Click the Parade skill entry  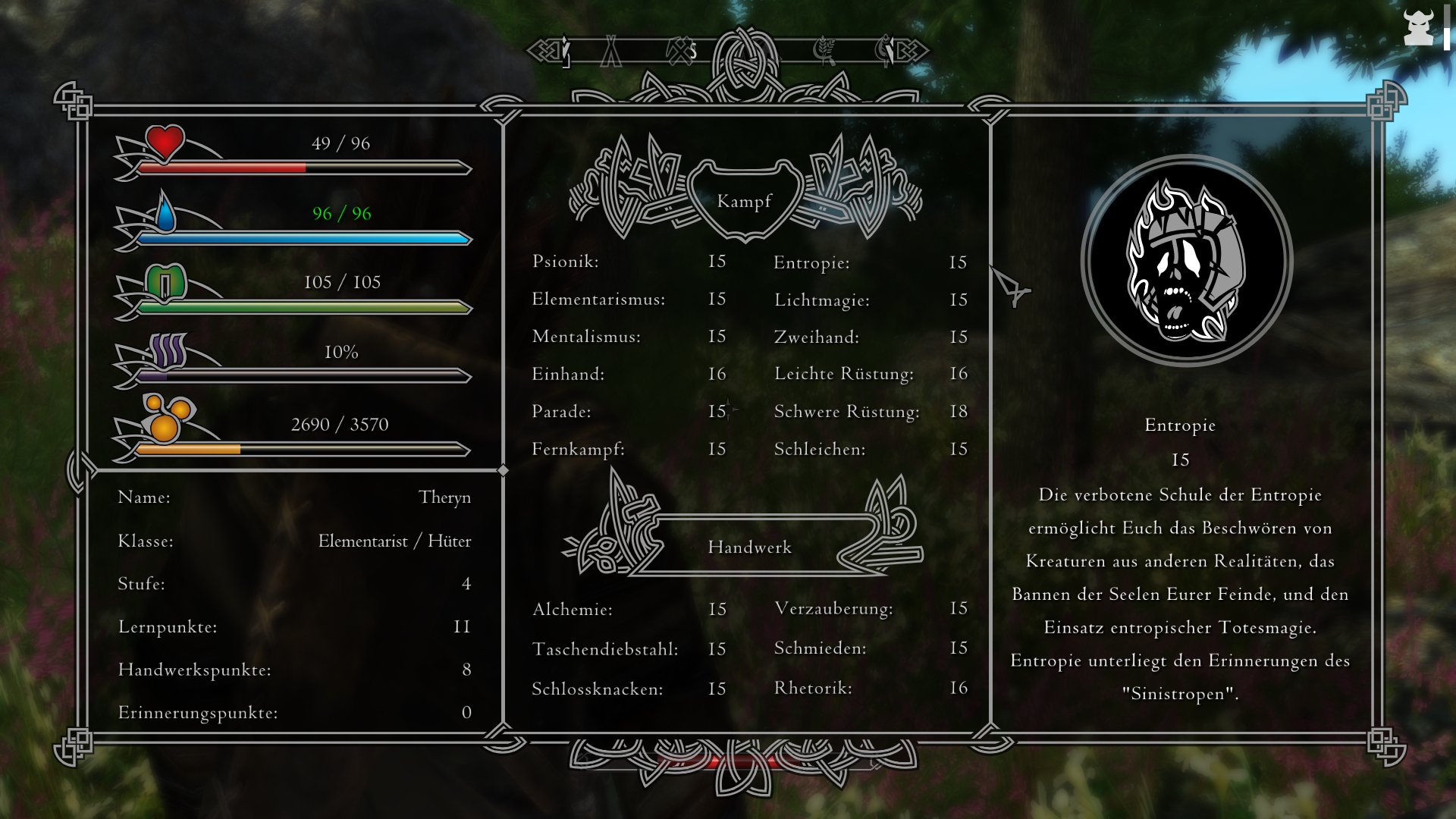561,412
